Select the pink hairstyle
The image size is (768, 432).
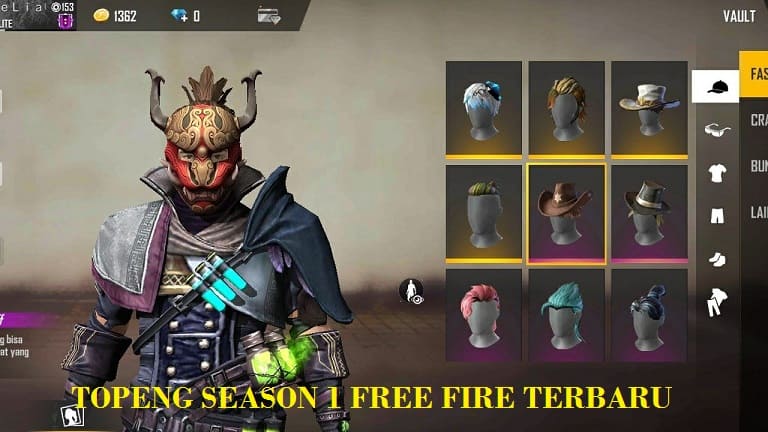tap(483, 314)
